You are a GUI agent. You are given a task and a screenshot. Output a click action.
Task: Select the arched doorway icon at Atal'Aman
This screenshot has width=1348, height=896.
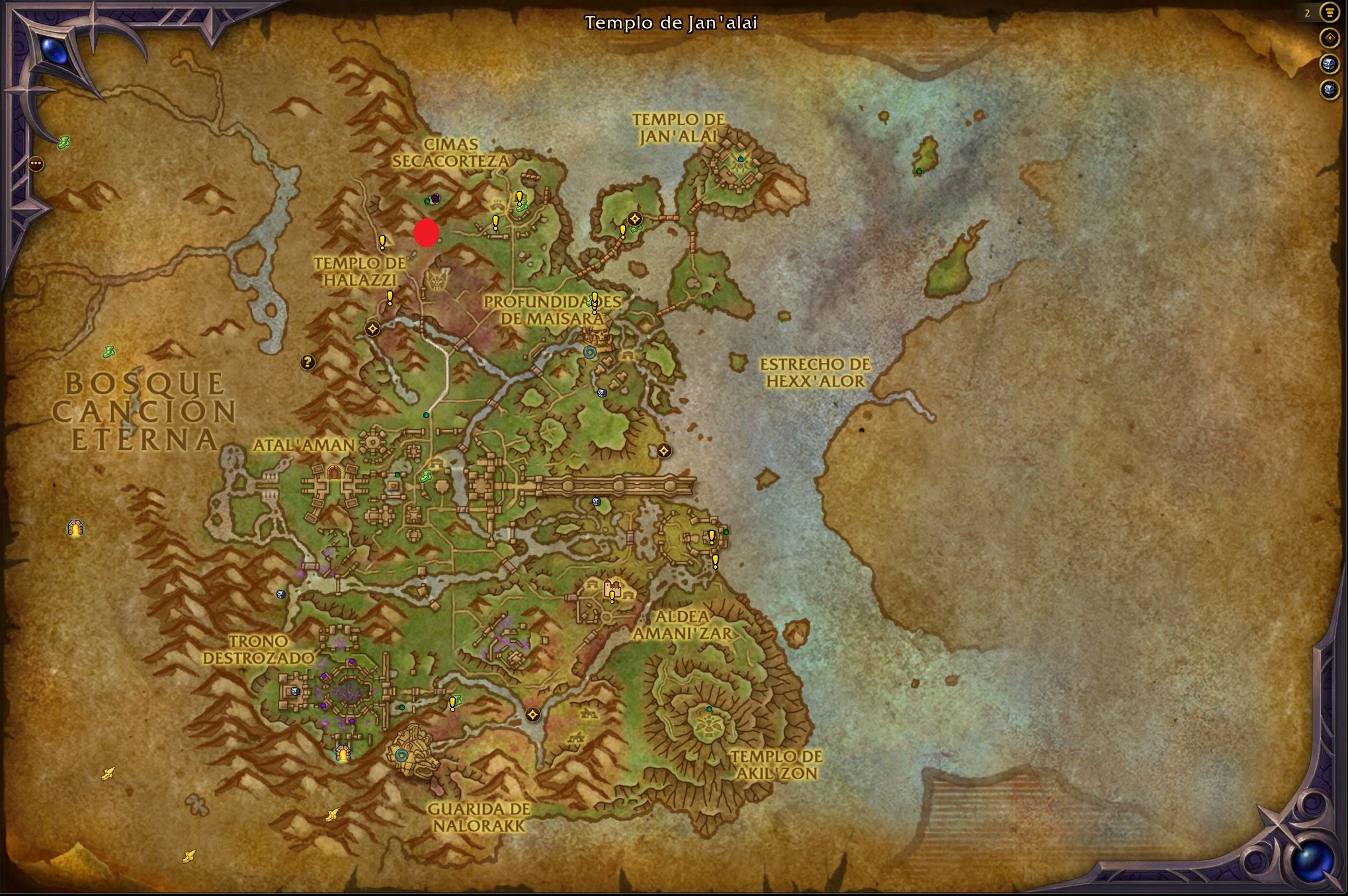pos(334,472)
